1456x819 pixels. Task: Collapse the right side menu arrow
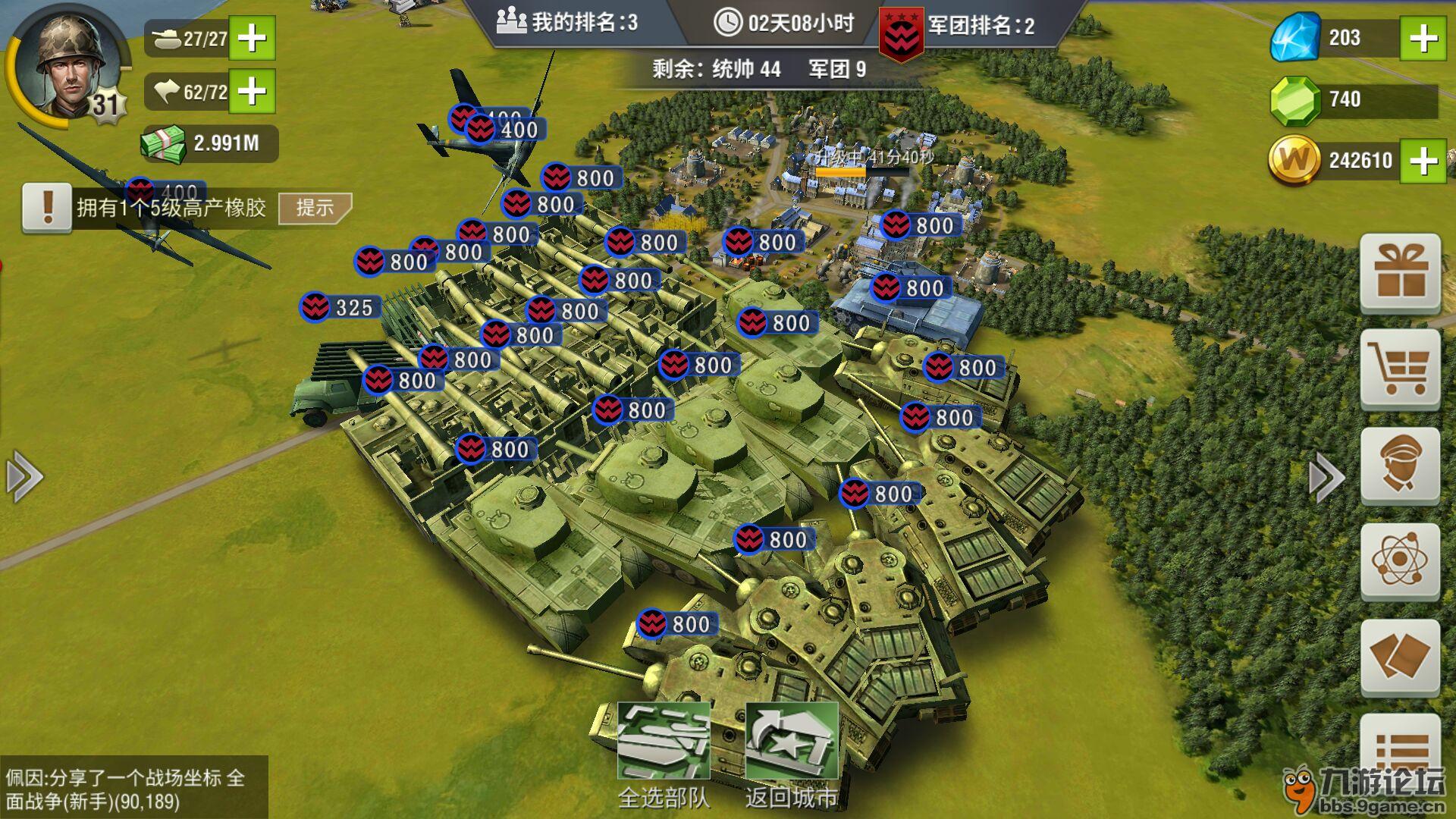(1326, 477)
